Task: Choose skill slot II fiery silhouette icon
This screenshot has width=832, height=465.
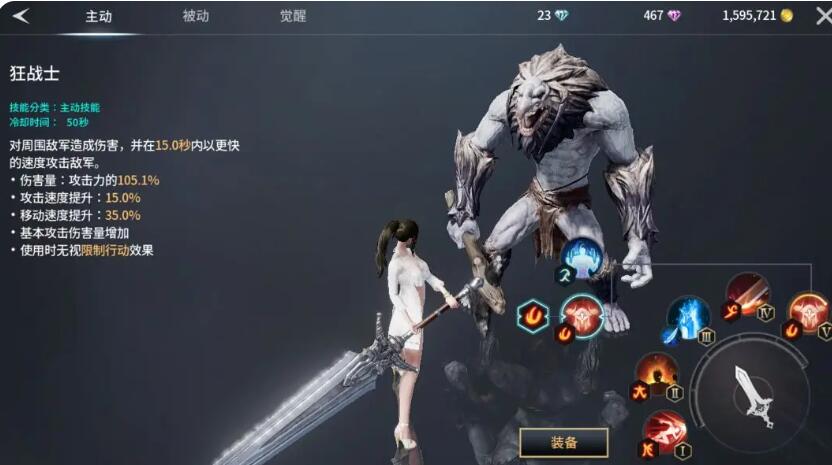Action: pos(656,373)
